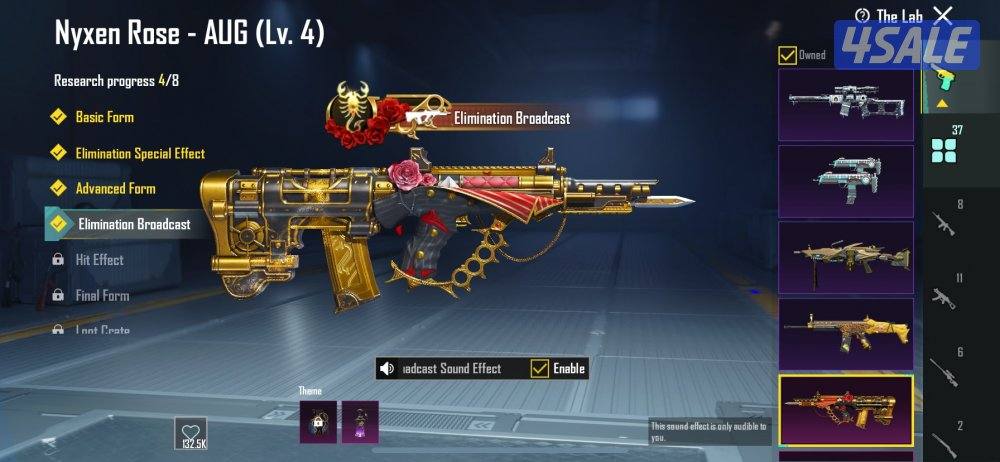The height and width of the screenshot is (462, 1000).
Task: Open The Lab help question mark
Action: [862, 15]
